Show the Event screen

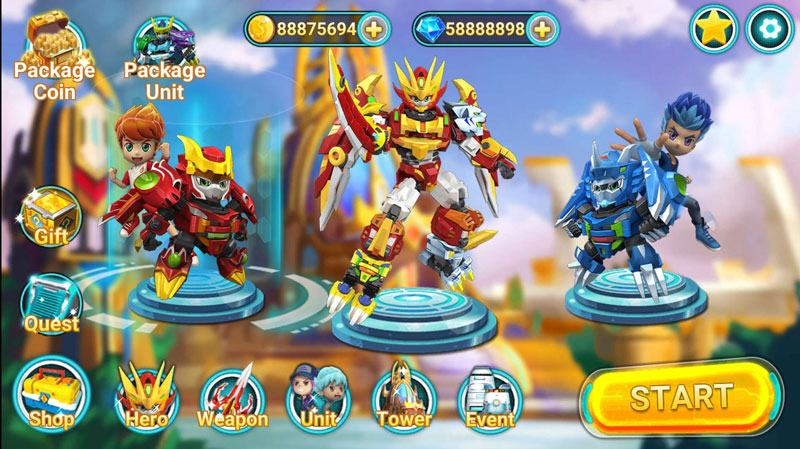coord(489,397)
